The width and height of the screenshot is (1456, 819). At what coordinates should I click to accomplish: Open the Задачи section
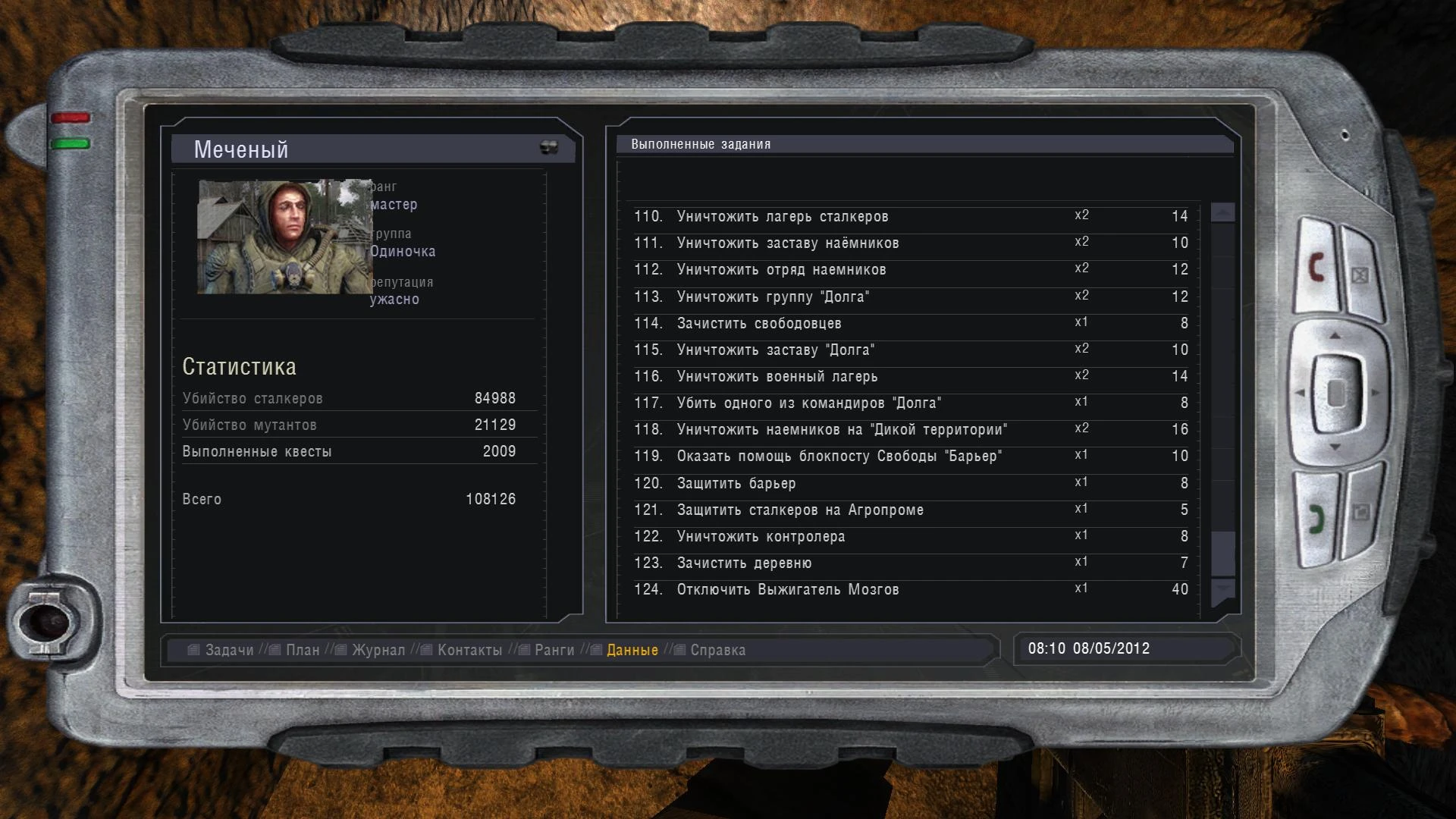[224, 650]
